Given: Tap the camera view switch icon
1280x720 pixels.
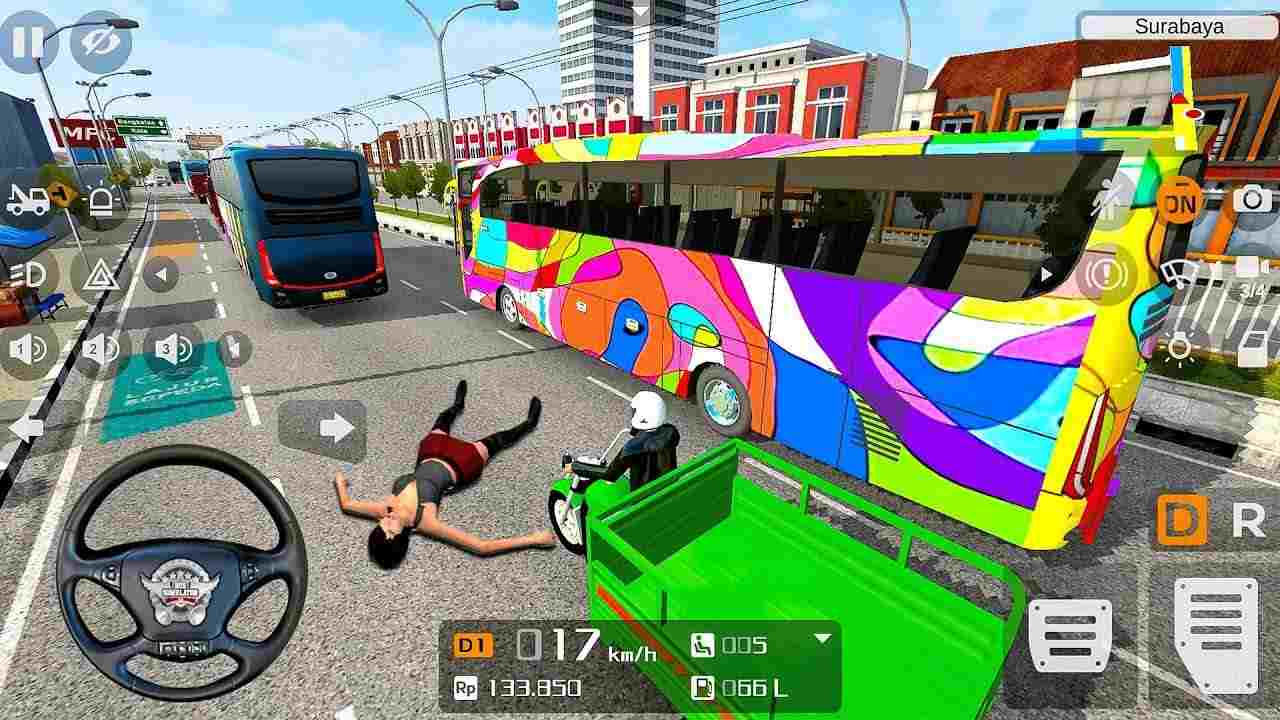Looking at the screenshot, I should pos(1250,200).
